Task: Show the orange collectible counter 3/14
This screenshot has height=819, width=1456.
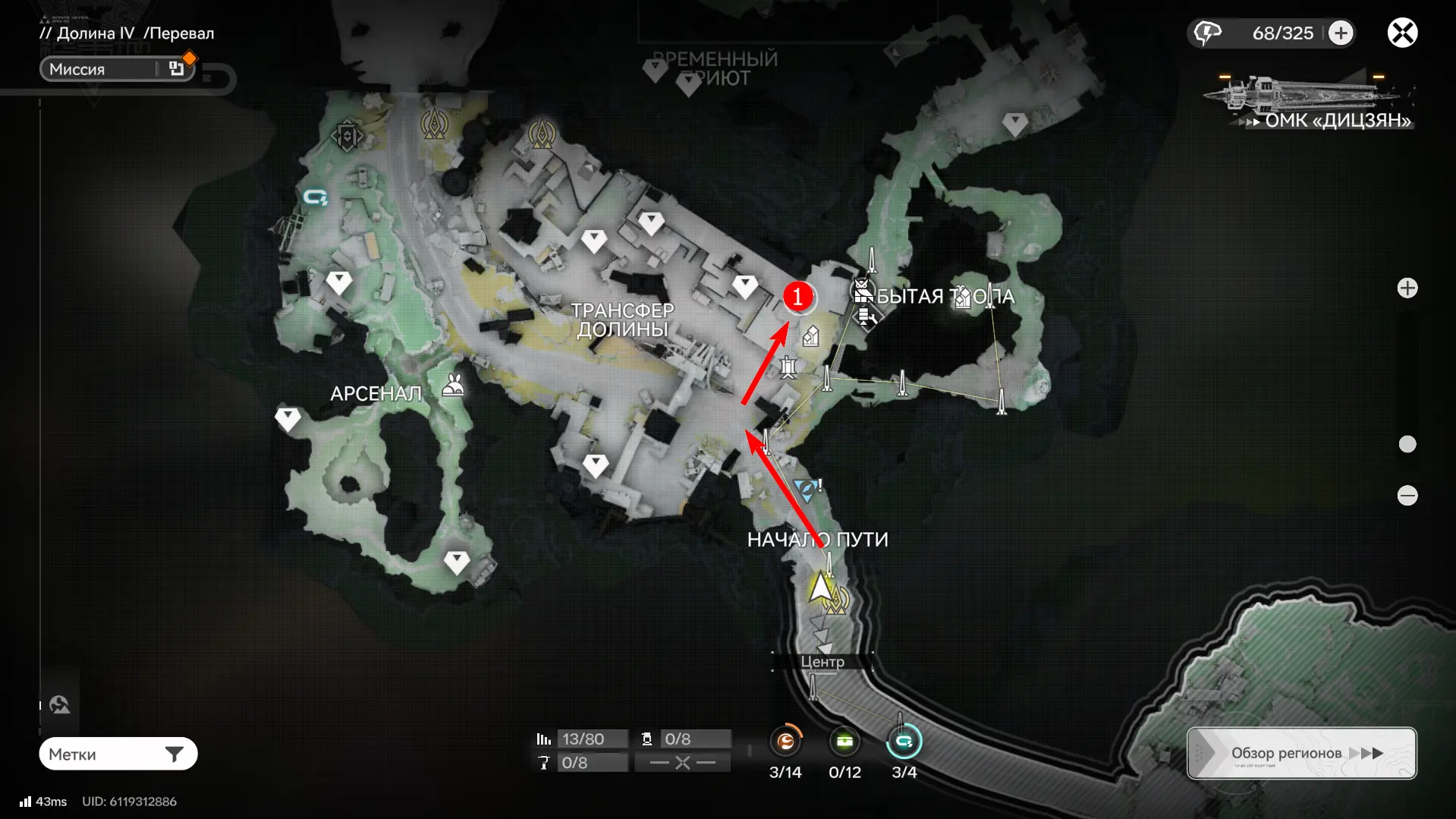Action: [x=785, y=742]
